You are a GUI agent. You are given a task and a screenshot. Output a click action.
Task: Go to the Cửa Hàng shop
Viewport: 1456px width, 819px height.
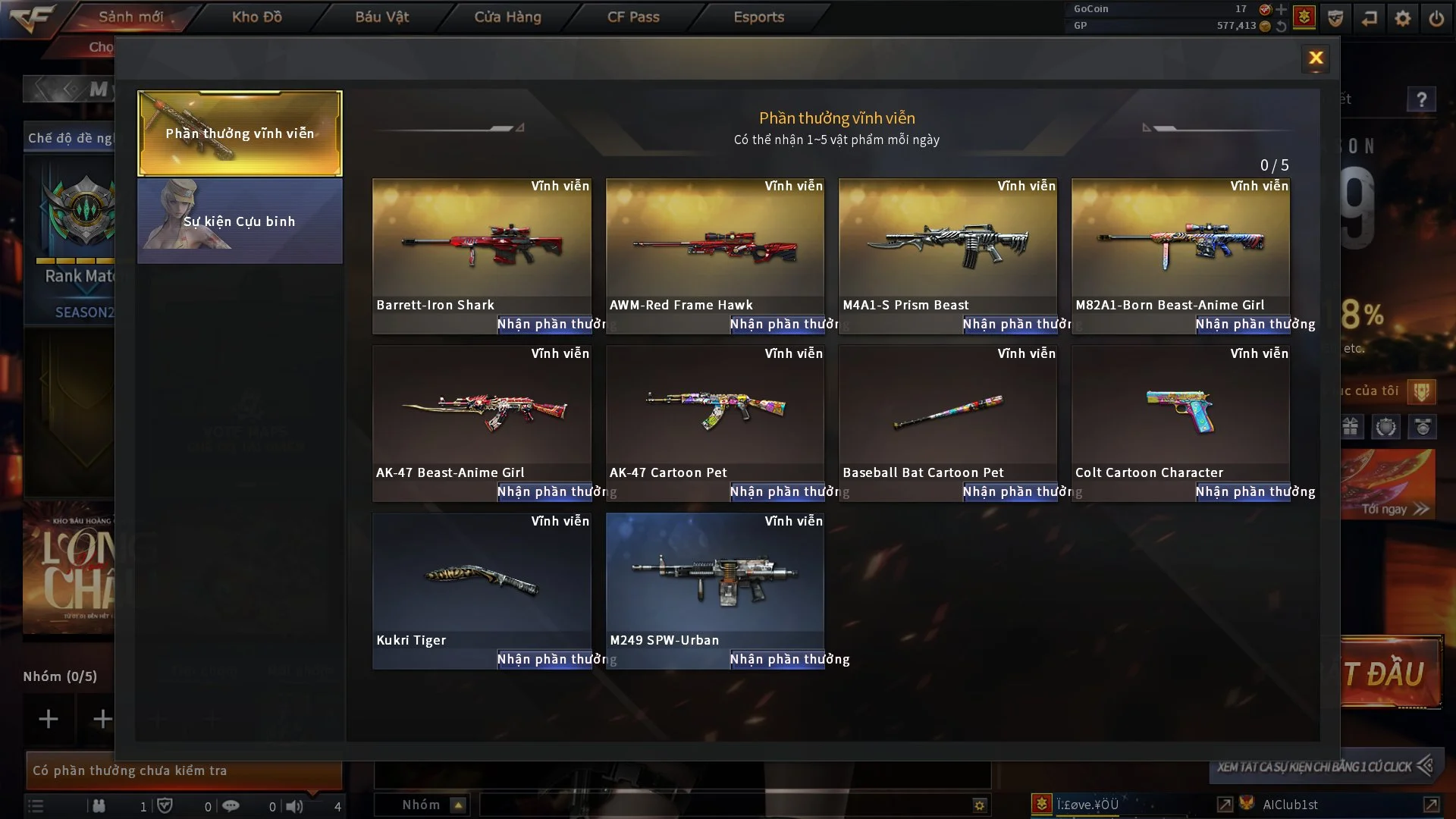pyautogui.click(x=507, y=17)
